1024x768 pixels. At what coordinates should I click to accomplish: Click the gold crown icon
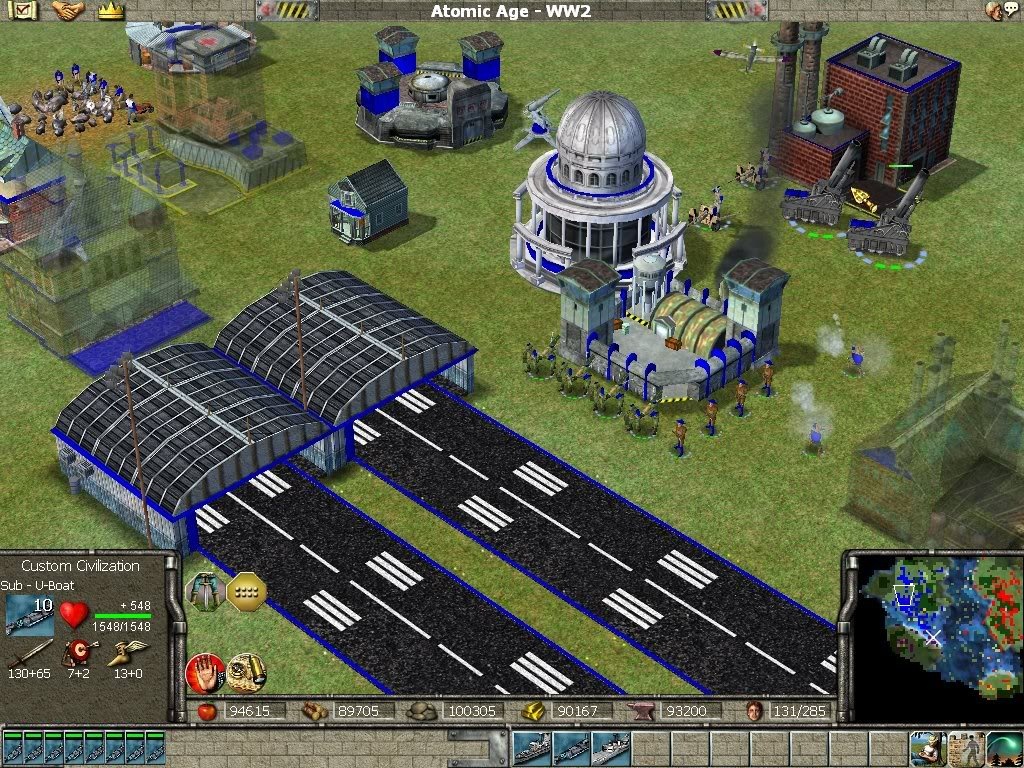coord(110,11)
